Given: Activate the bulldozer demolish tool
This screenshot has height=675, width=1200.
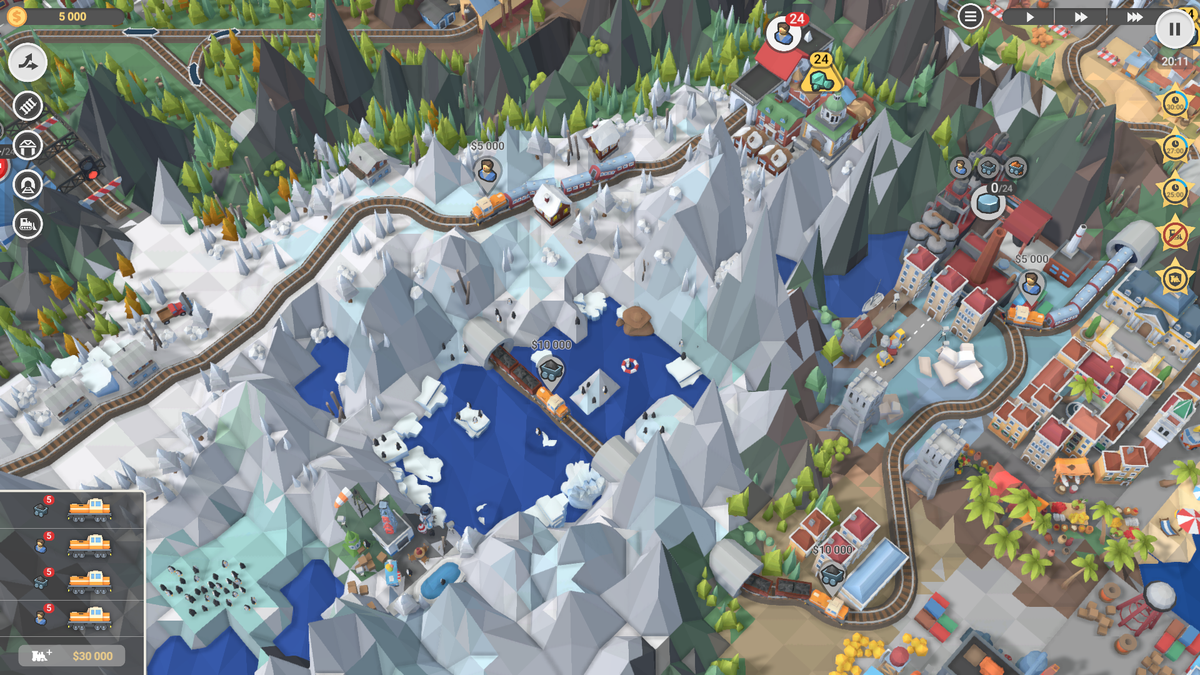Looking at the screenshot, I should [x=28, y=224].
